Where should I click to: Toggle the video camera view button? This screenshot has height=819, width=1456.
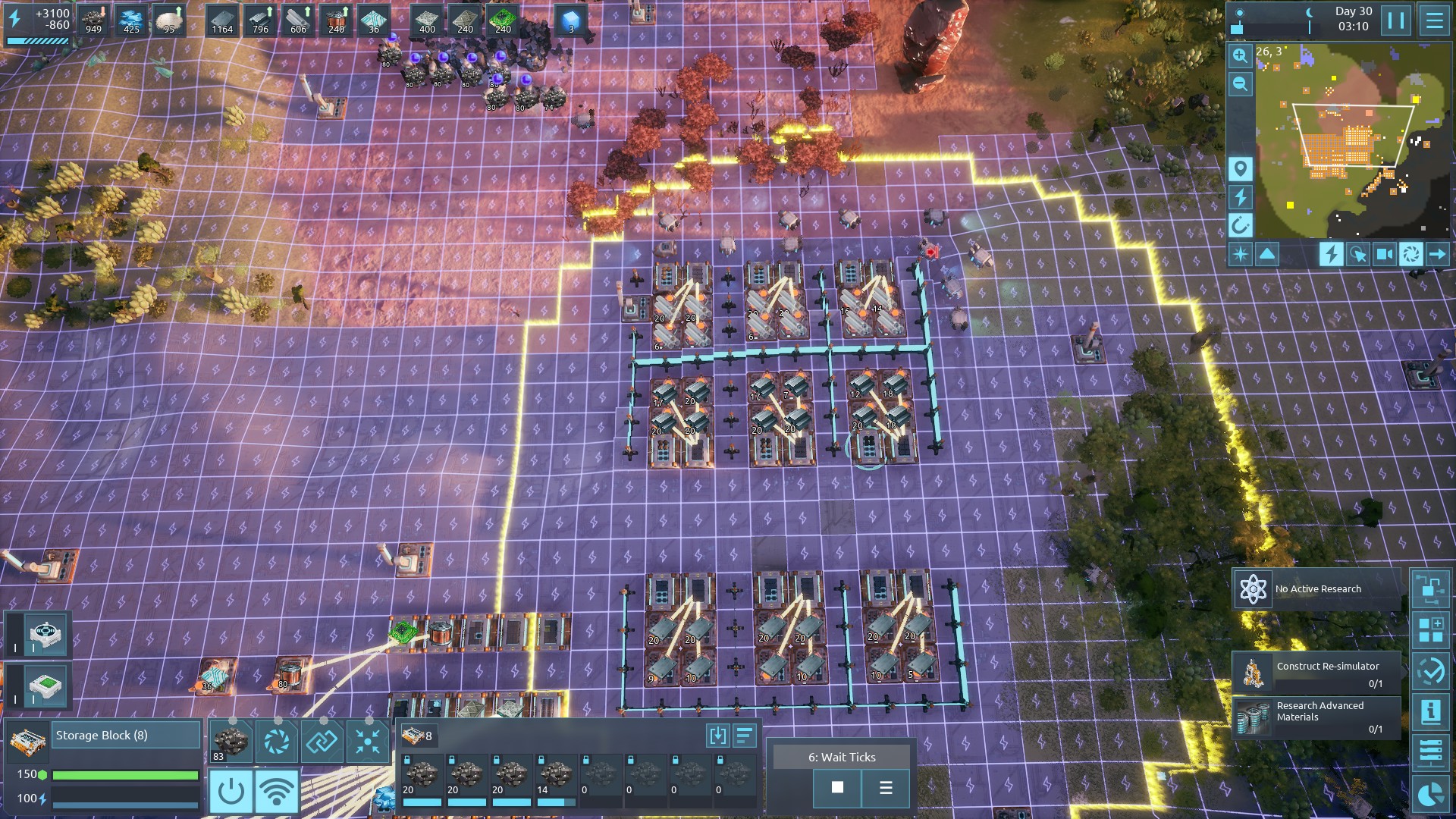pyautogui.click(x=1384, y=254)
